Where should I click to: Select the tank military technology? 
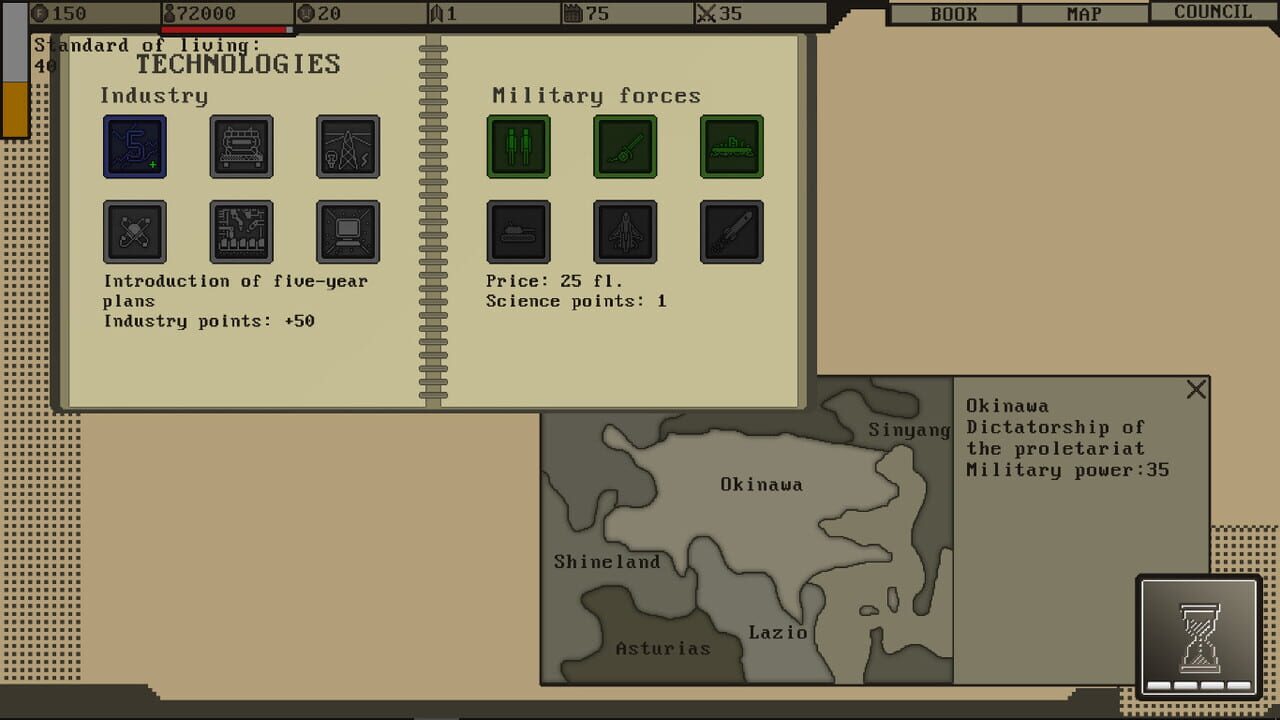pyautogui.click(x=517, y=231)
